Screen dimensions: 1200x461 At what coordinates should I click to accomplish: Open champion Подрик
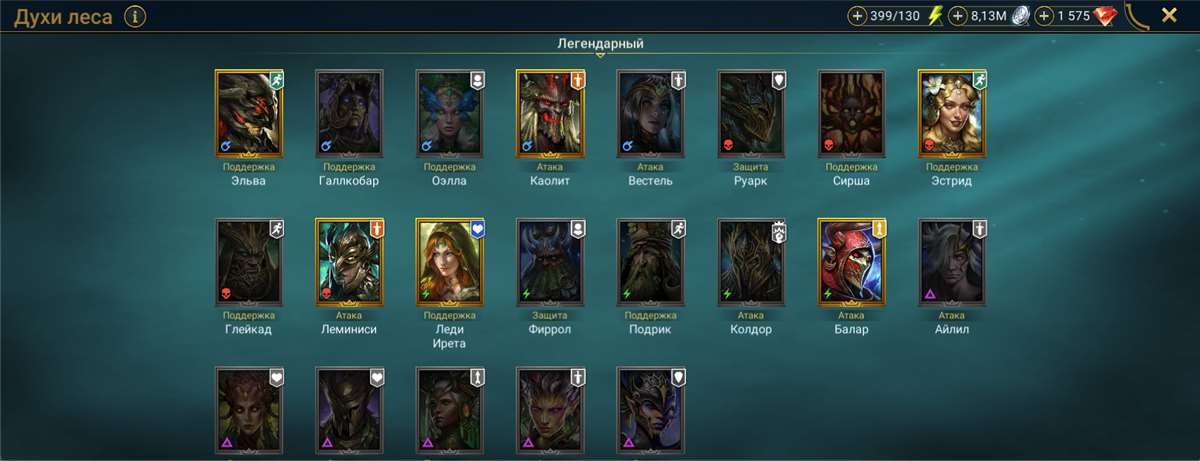tap(650, 262)
